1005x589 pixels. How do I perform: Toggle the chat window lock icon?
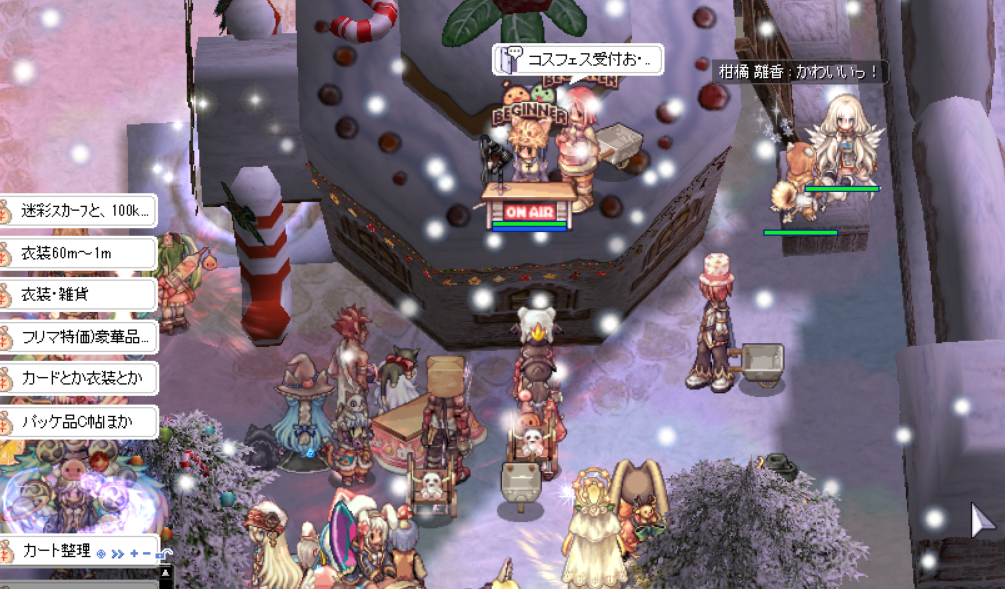[x=161, y=553]
